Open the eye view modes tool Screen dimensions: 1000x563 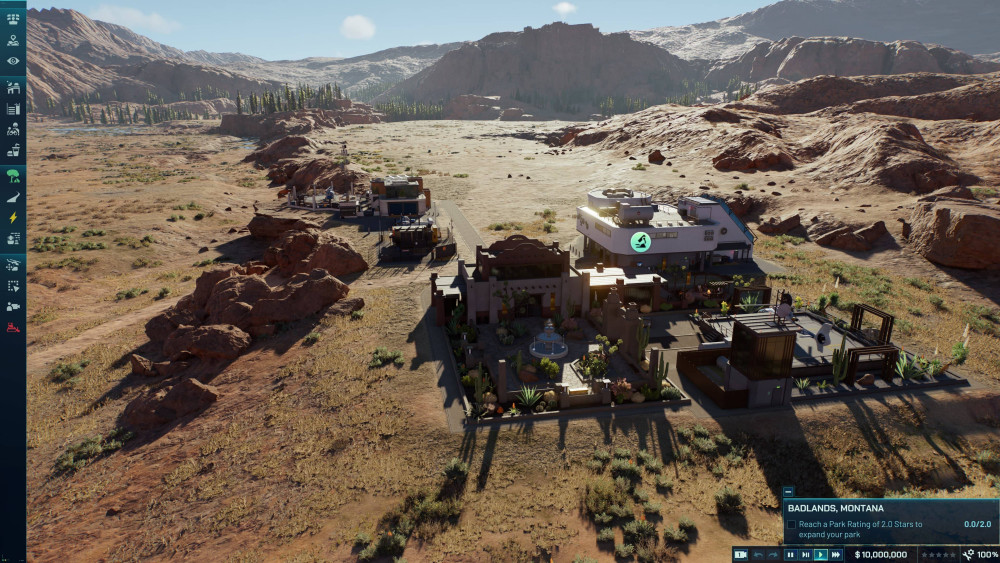coord(13,61)
